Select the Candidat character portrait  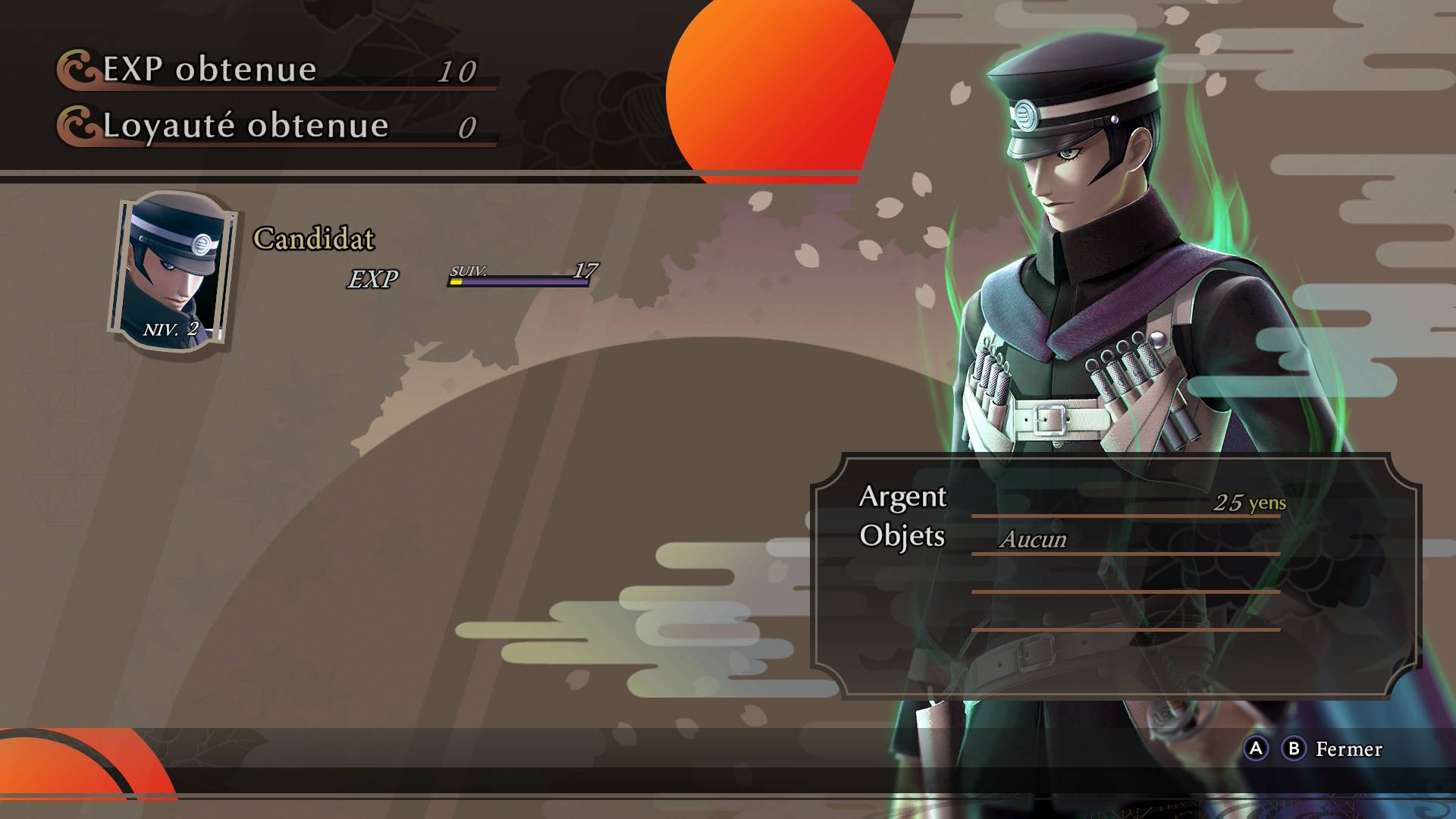[172, 272]
